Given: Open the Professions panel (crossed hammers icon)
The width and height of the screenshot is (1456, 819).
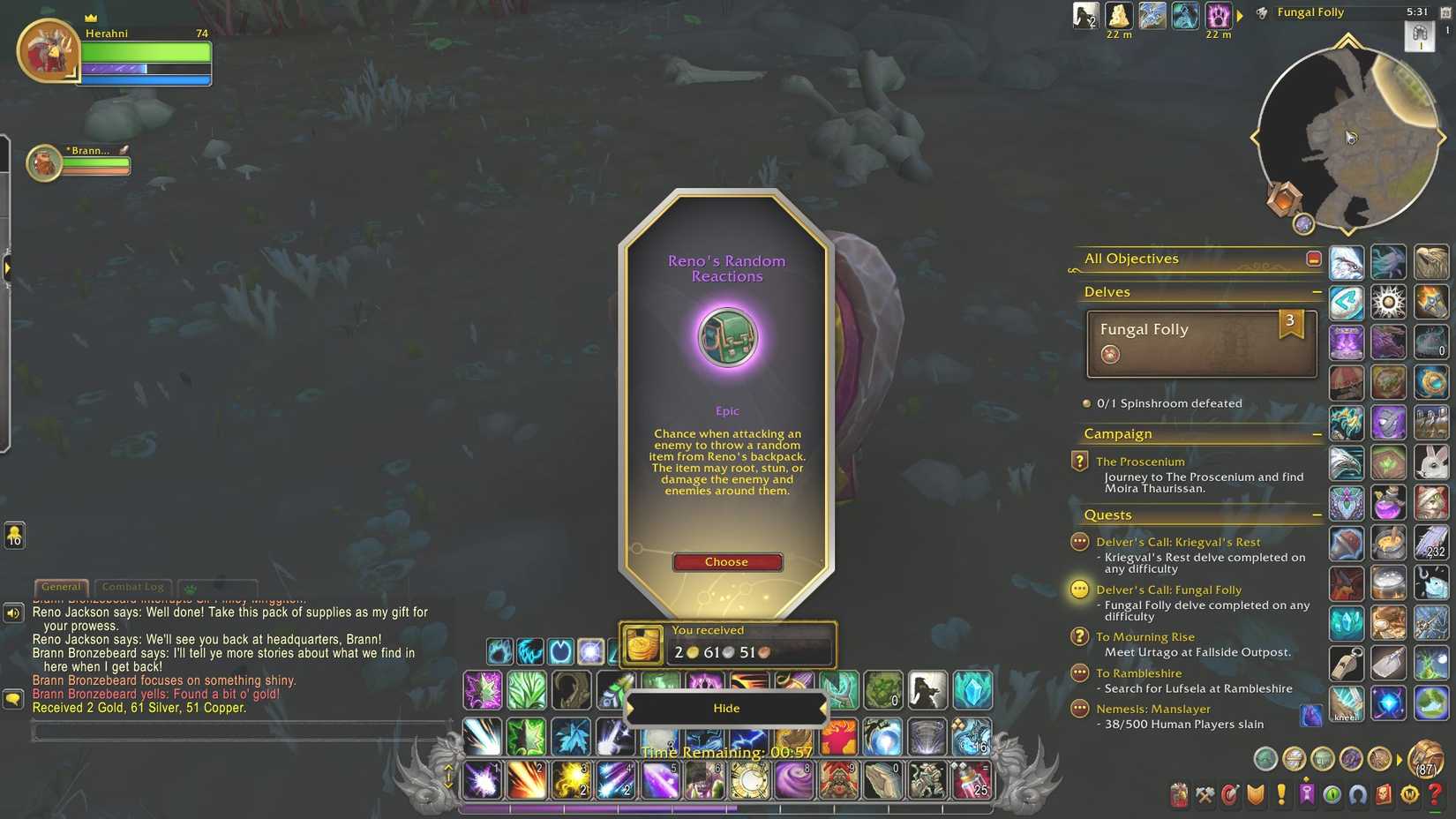Looking at the screenshot, I should coord(1205,794).
